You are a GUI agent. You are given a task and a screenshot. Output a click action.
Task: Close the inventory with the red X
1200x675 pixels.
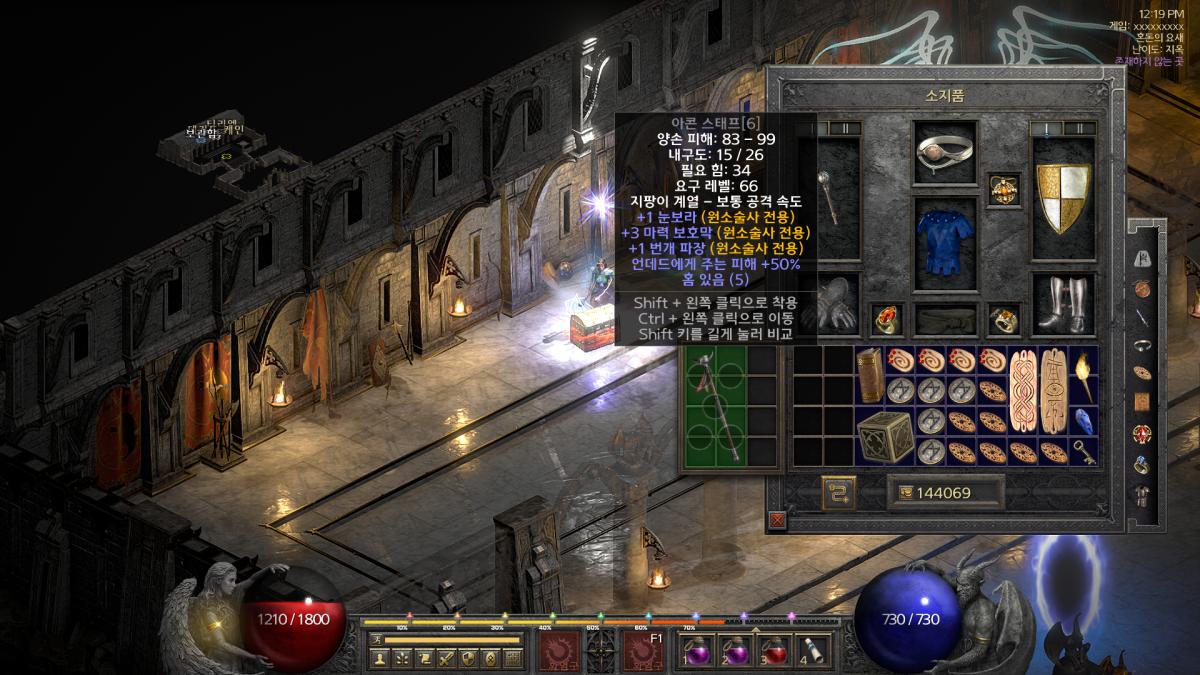777,520
